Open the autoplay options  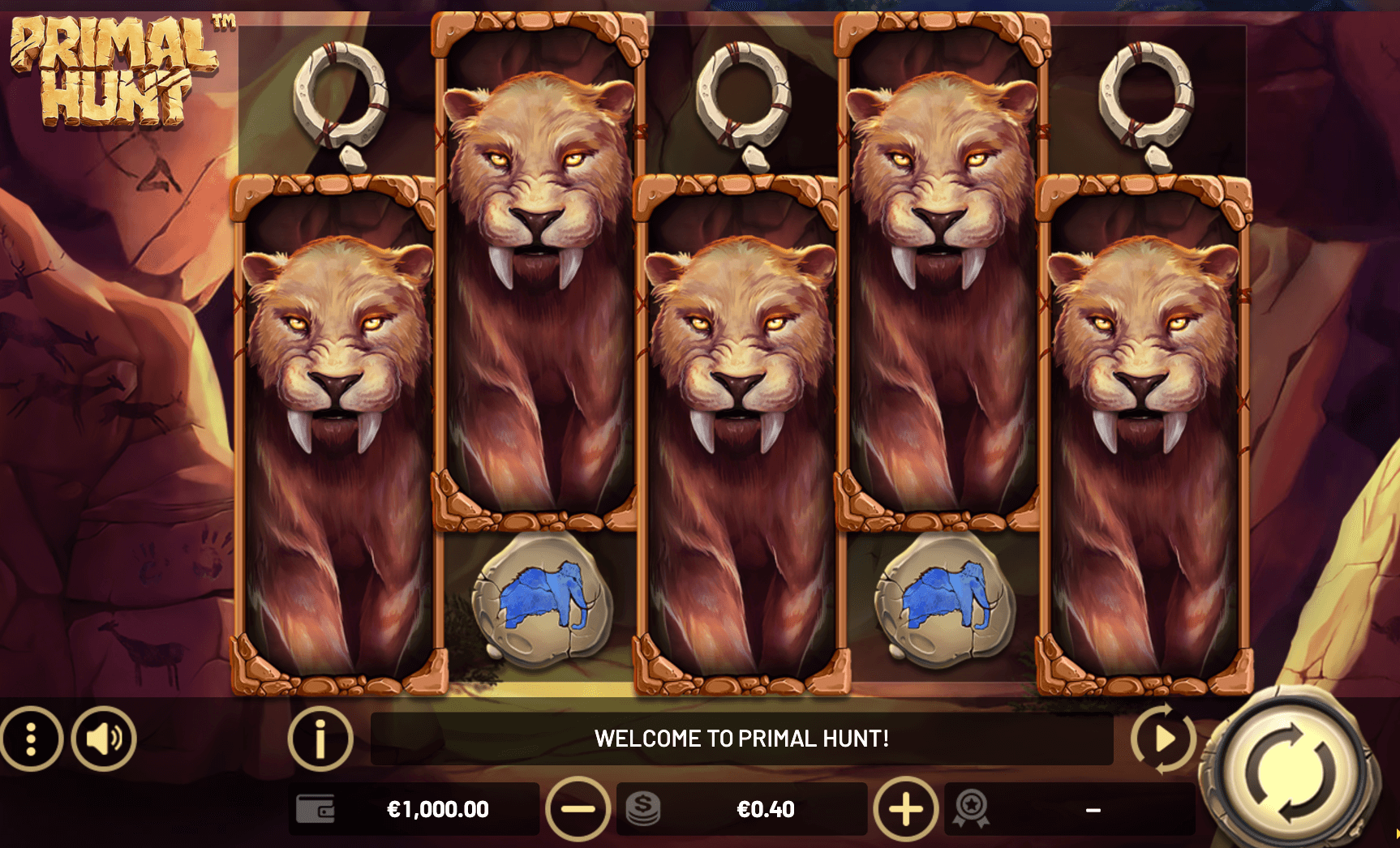(1164, 739)
